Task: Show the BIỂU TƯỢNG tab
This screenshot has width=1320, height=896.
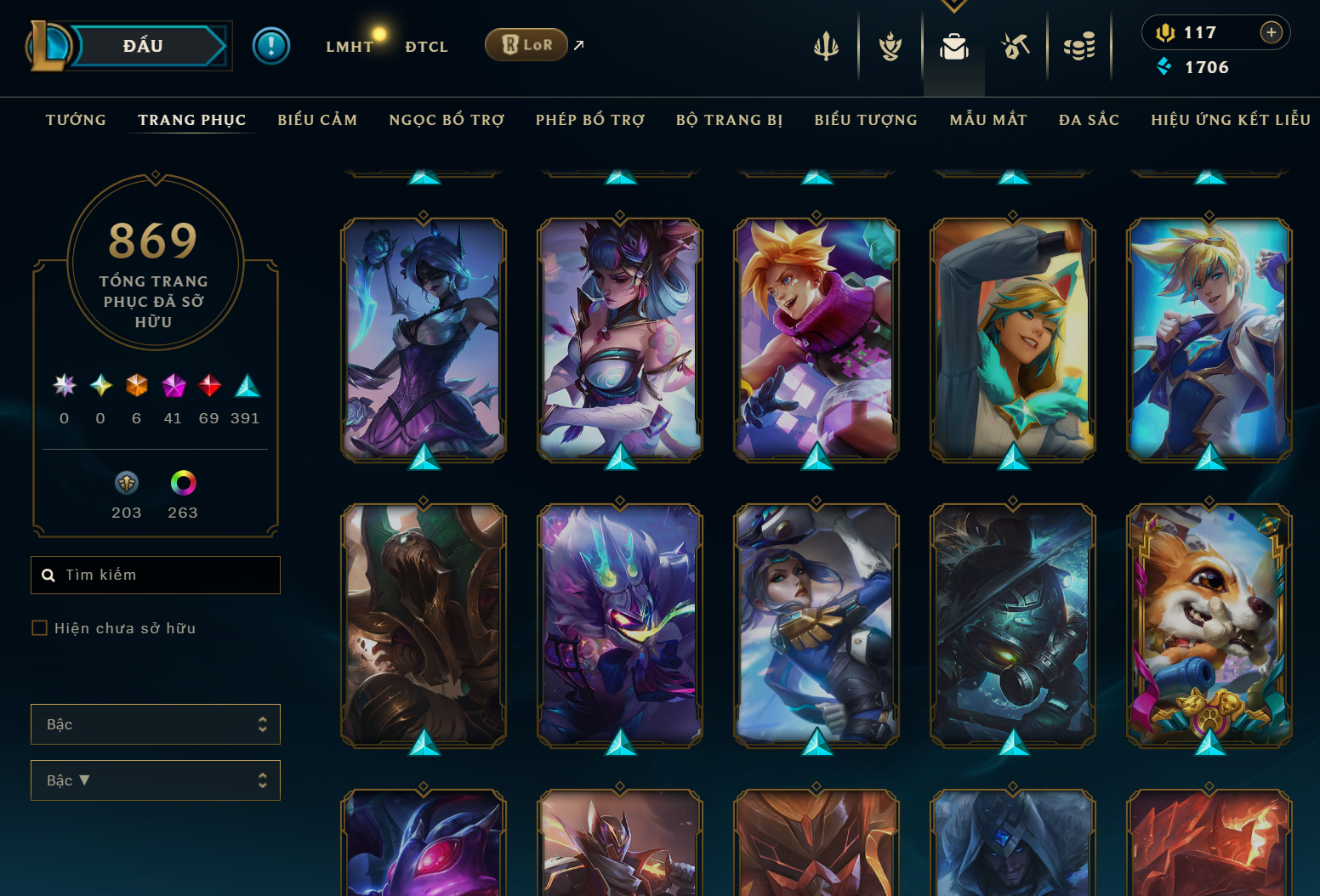Action: point(866,120)
